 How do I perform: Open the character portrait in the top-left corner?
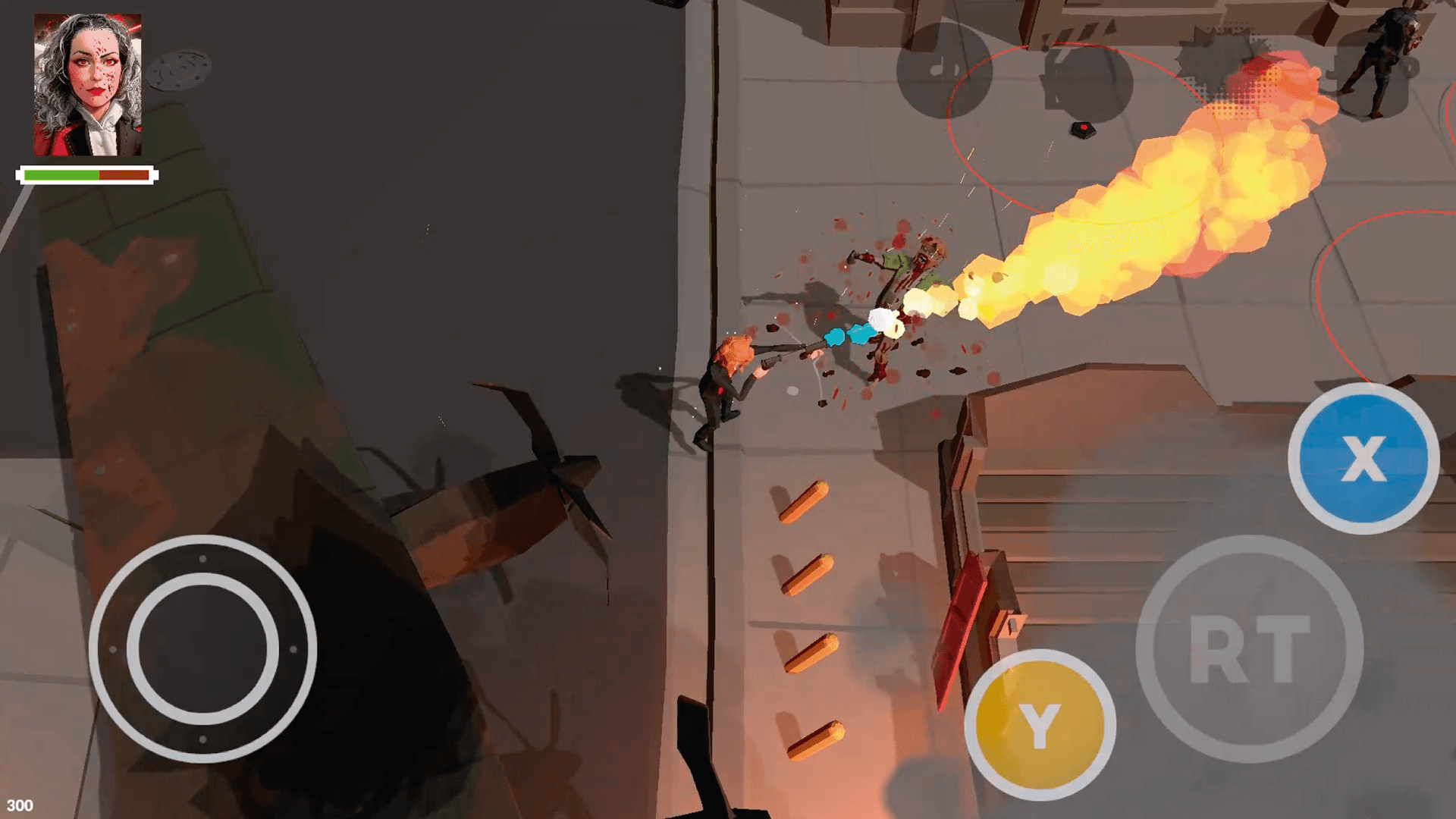[x=87, y=83]
